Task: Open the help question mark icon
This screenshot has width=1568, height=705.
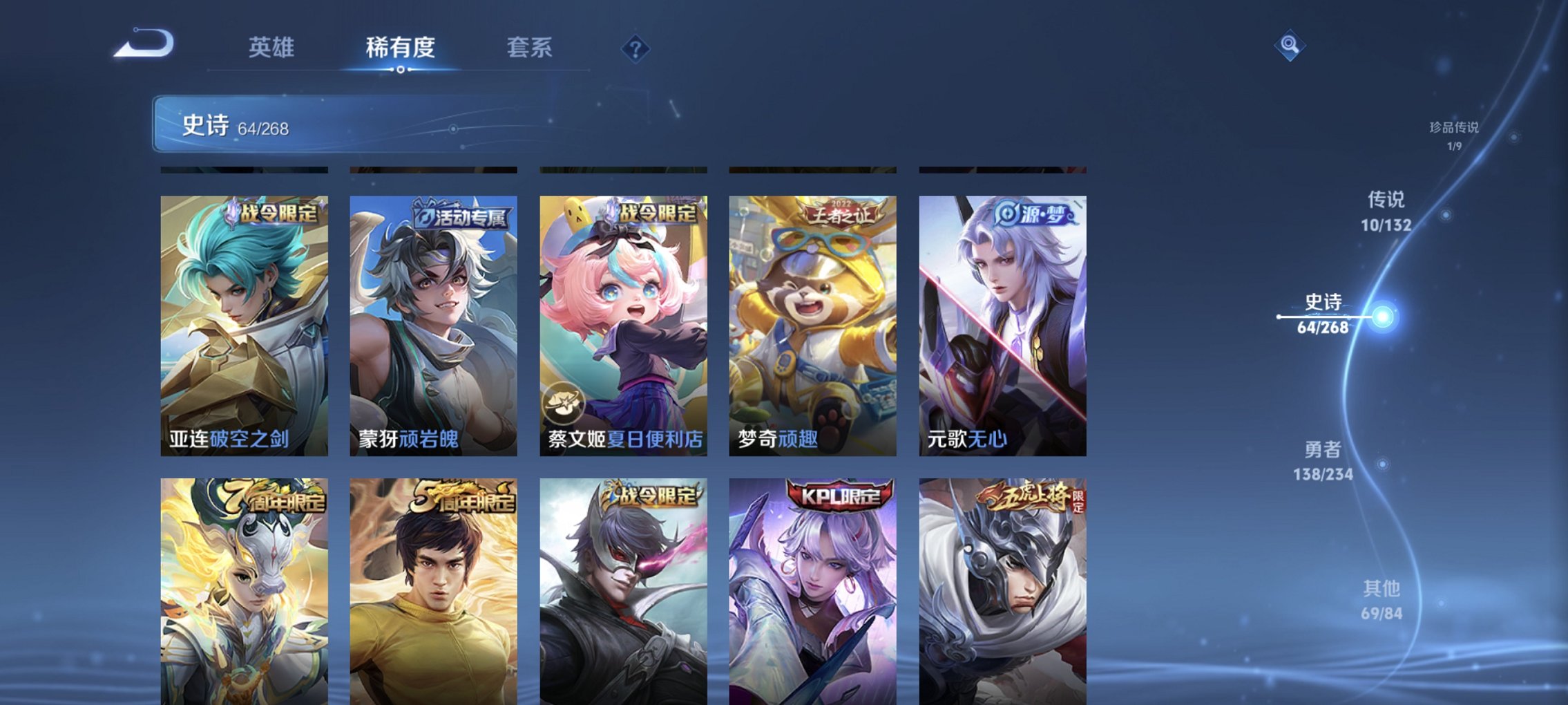Action: click(637, 48)
